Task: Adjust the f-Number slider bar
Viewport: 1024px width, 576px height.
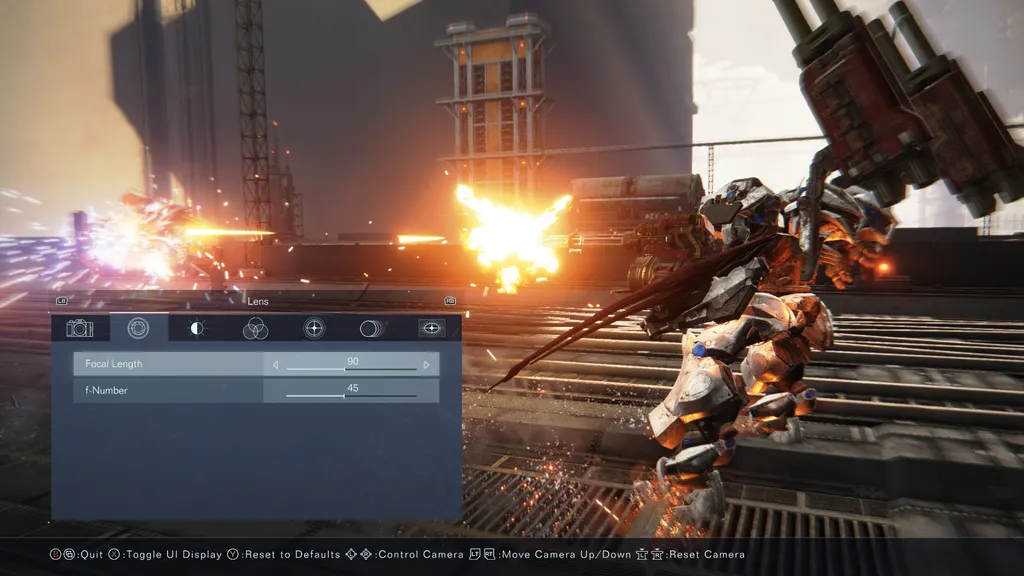Action: (351, 396)
